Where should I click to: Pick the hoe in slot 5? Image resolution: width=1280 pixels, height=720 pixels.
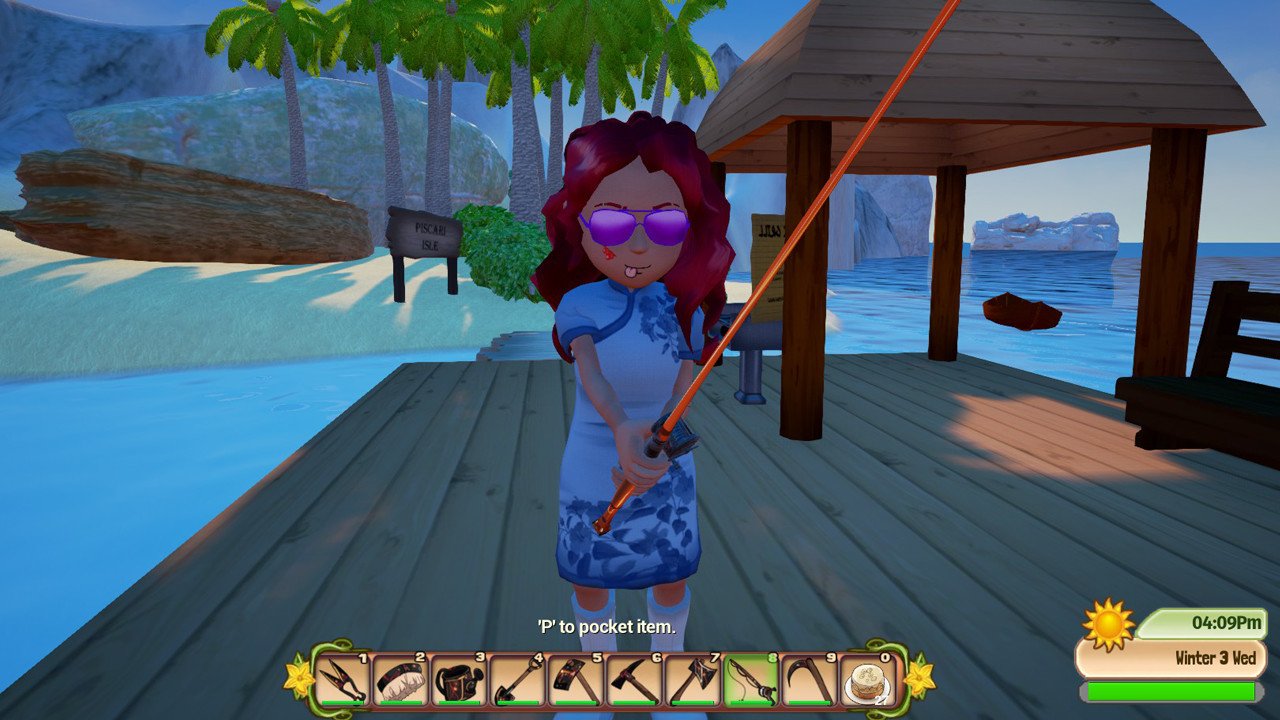(577, 680)
